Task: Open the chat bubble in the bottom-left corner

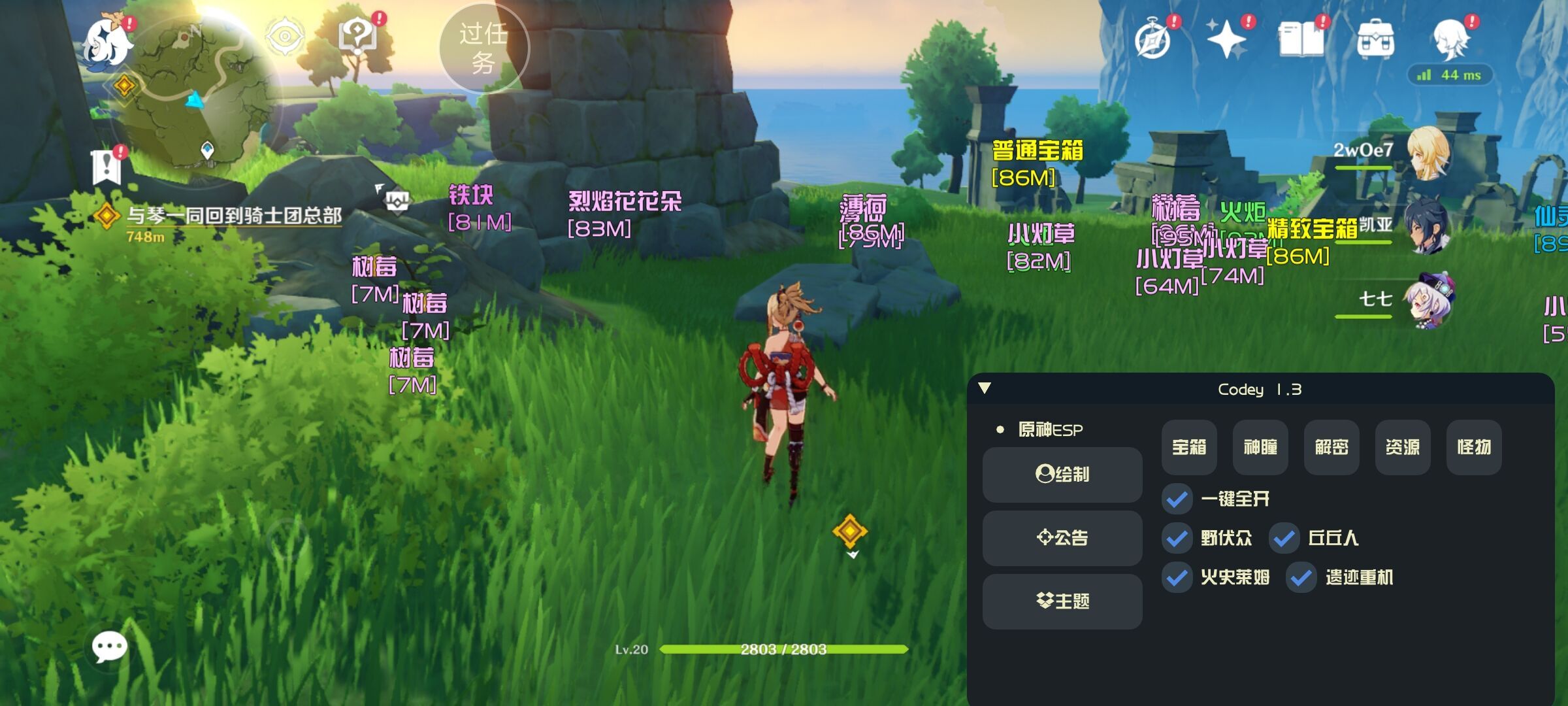Action: 110,647
